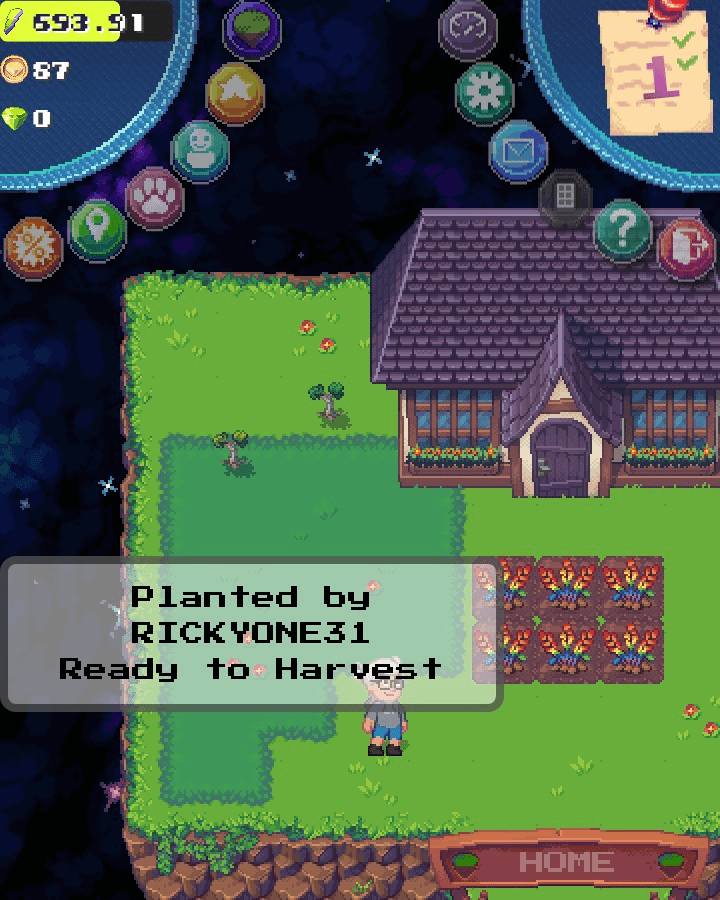
Task: Open help with the question mark button
Action: pyautogui.click(x=623, y=231)
